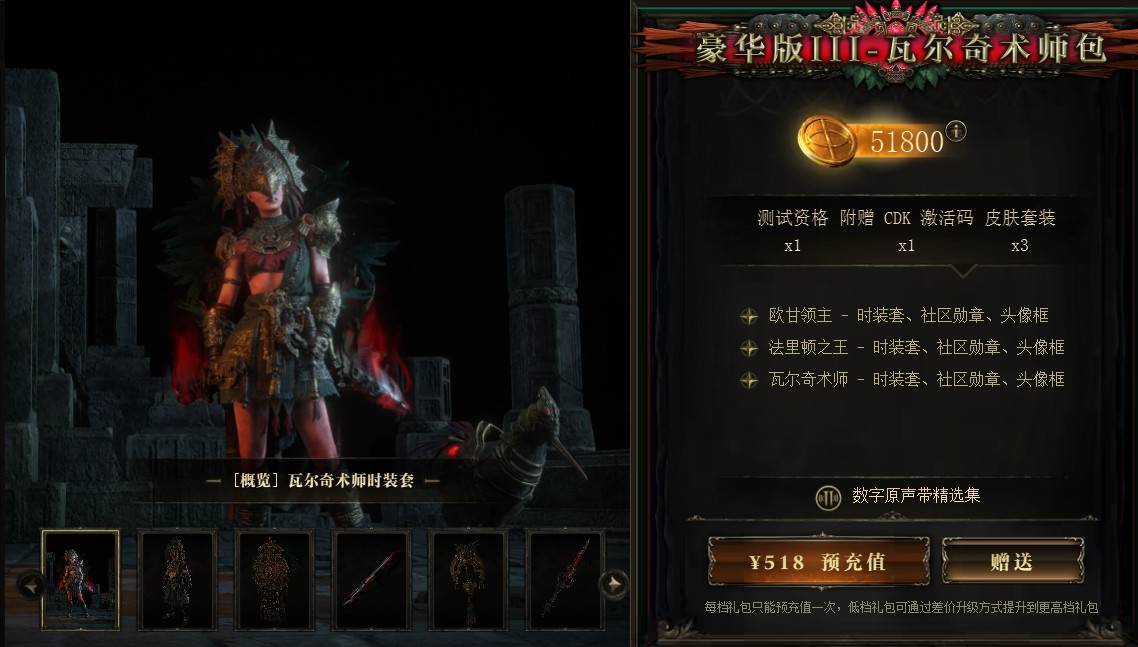
Task: Click the 赠送 gift button
Action: coord(1012,561)
